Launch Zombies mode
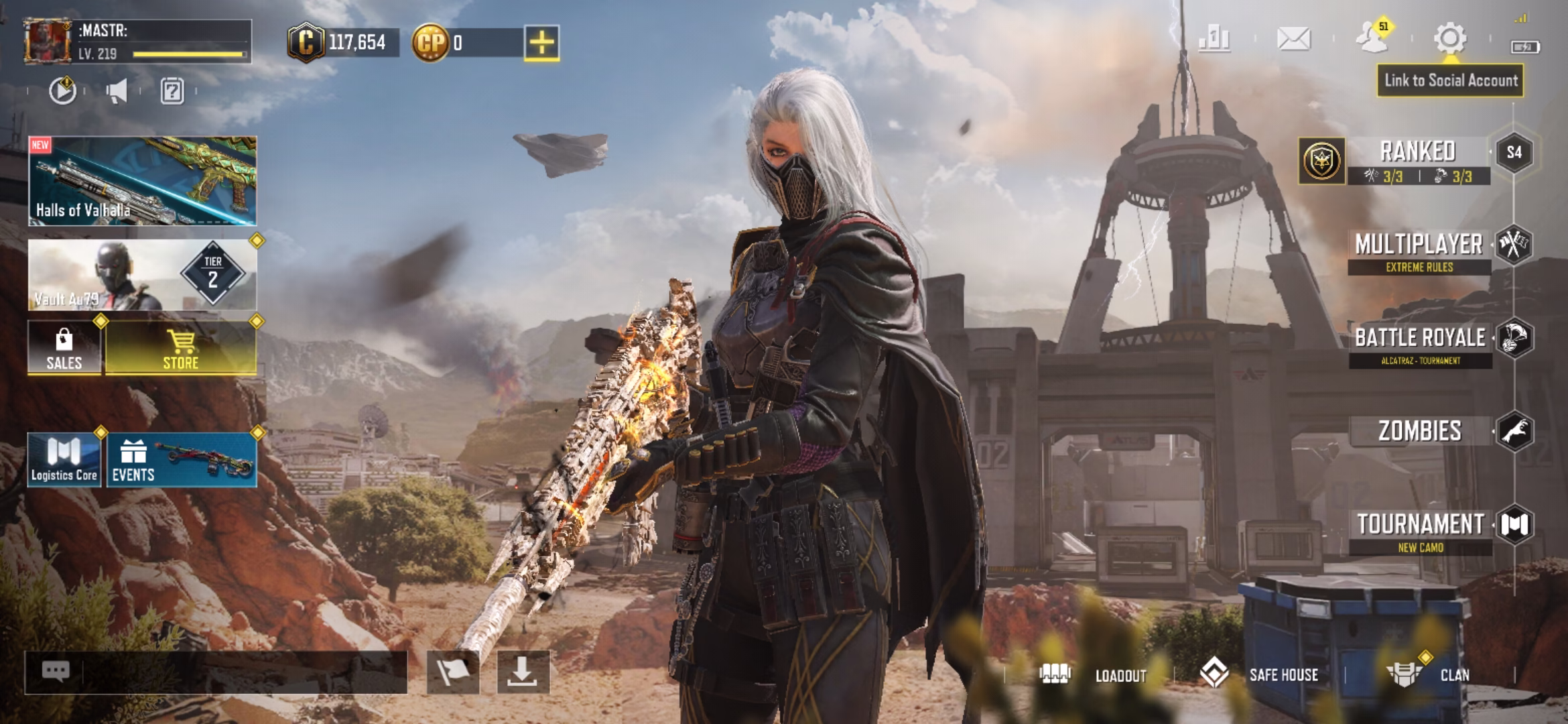1568x724 pixels. click(1421, 431)
